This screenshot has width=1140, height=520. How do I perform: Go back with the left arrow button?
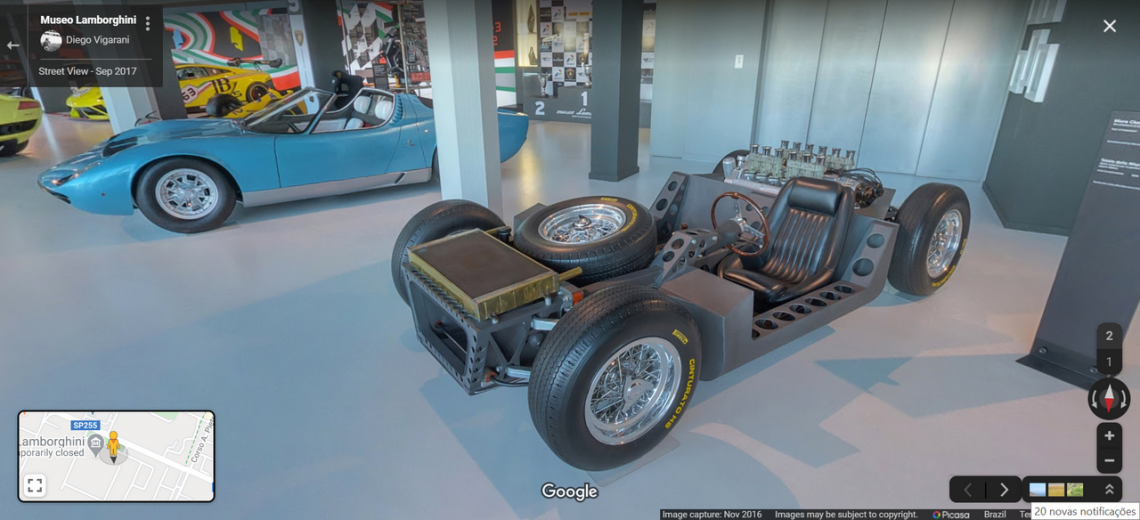(13, 45)
